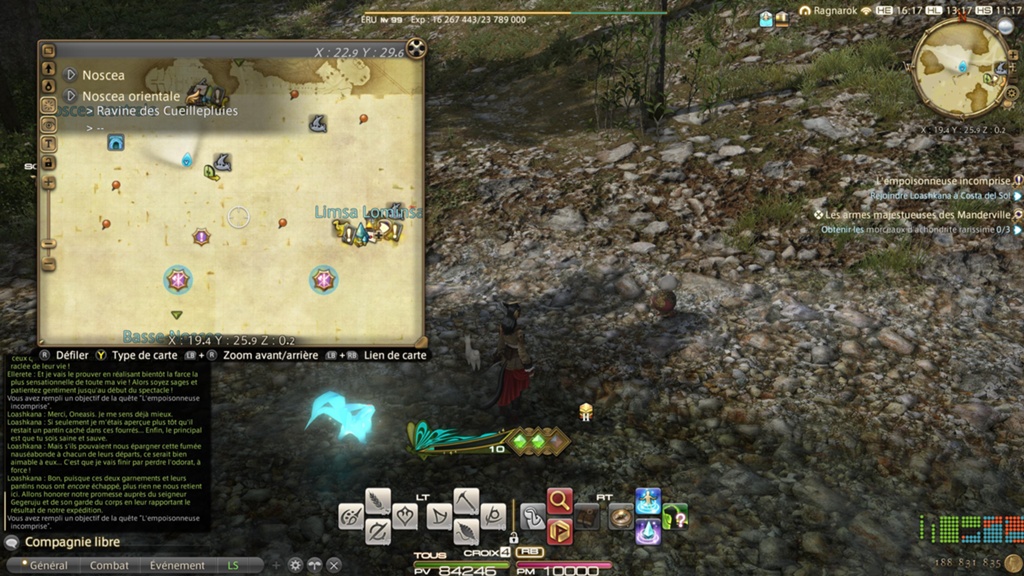Viewport: 1024px width, 576px height.
Task: Switch to the Général chat tab
Action: tap(48, 565)
